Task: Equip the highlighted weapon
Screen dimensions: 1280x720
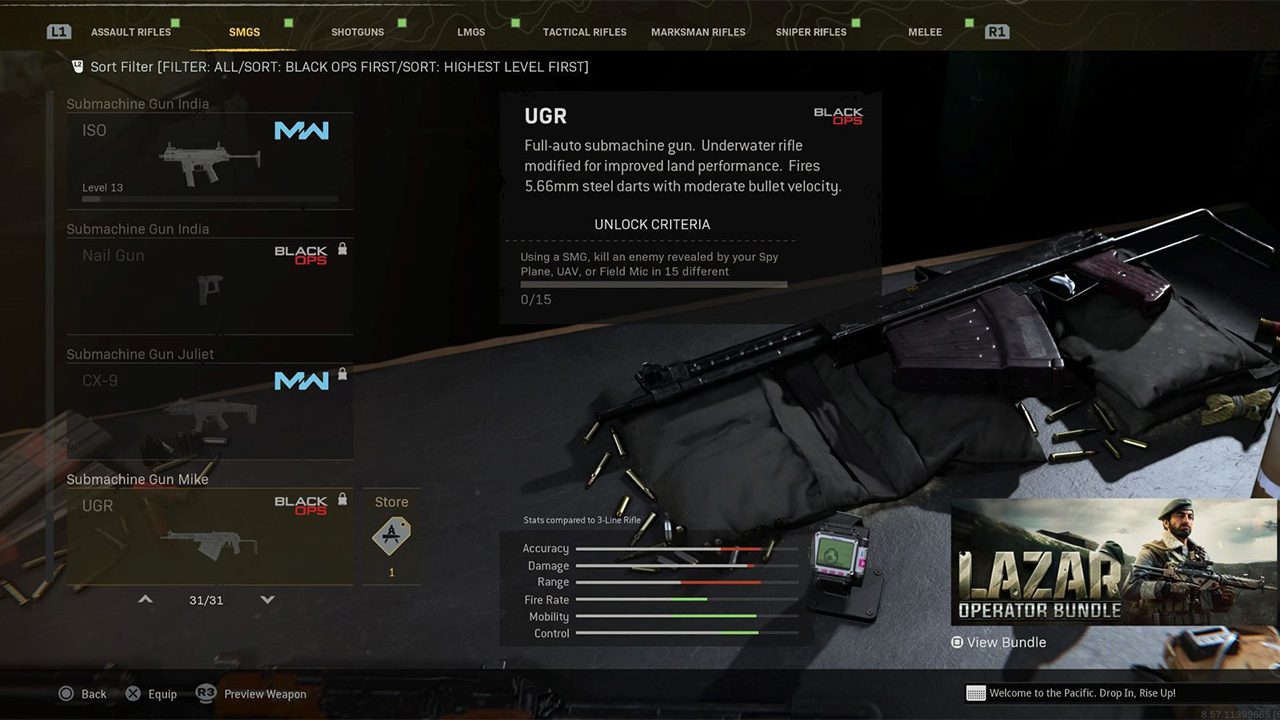Action: (151, 694)
